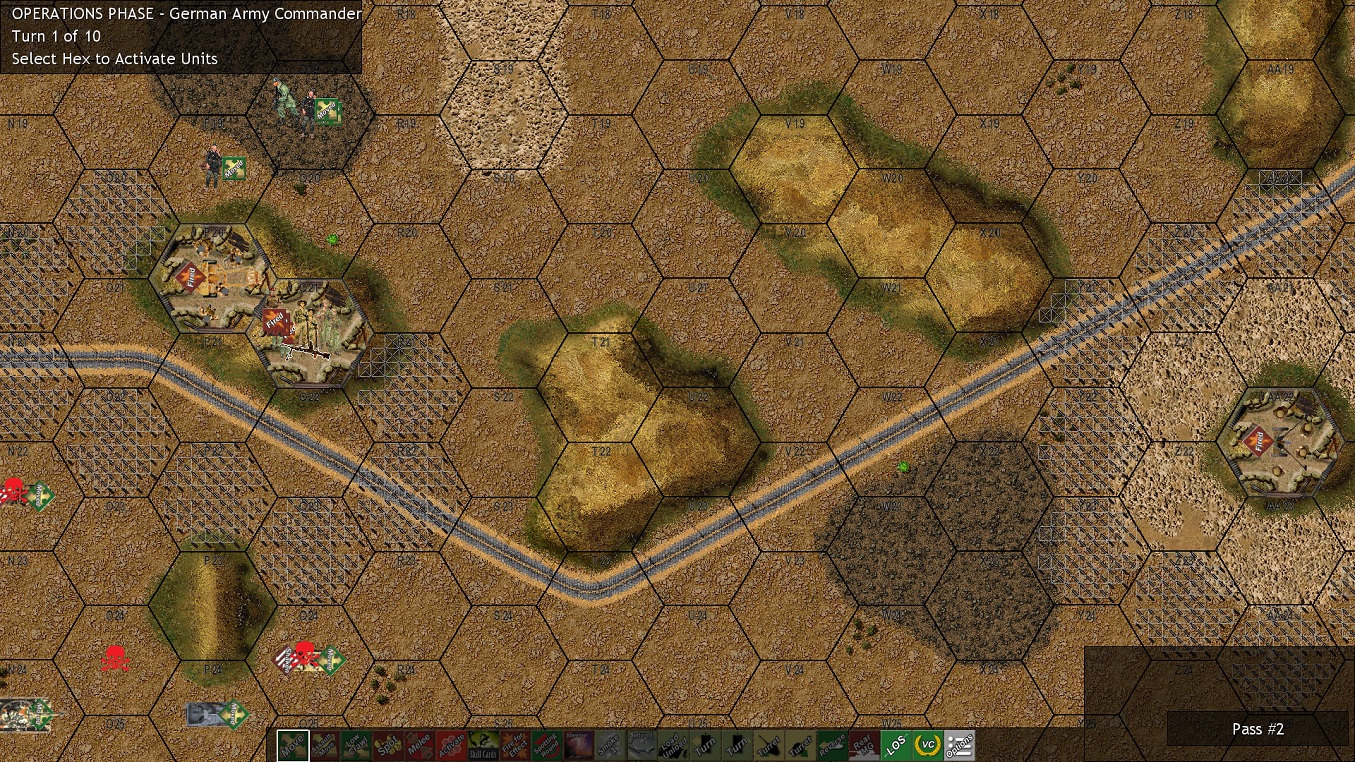
Task: Select the Assault Move icon
Action: tap(324, 745)
